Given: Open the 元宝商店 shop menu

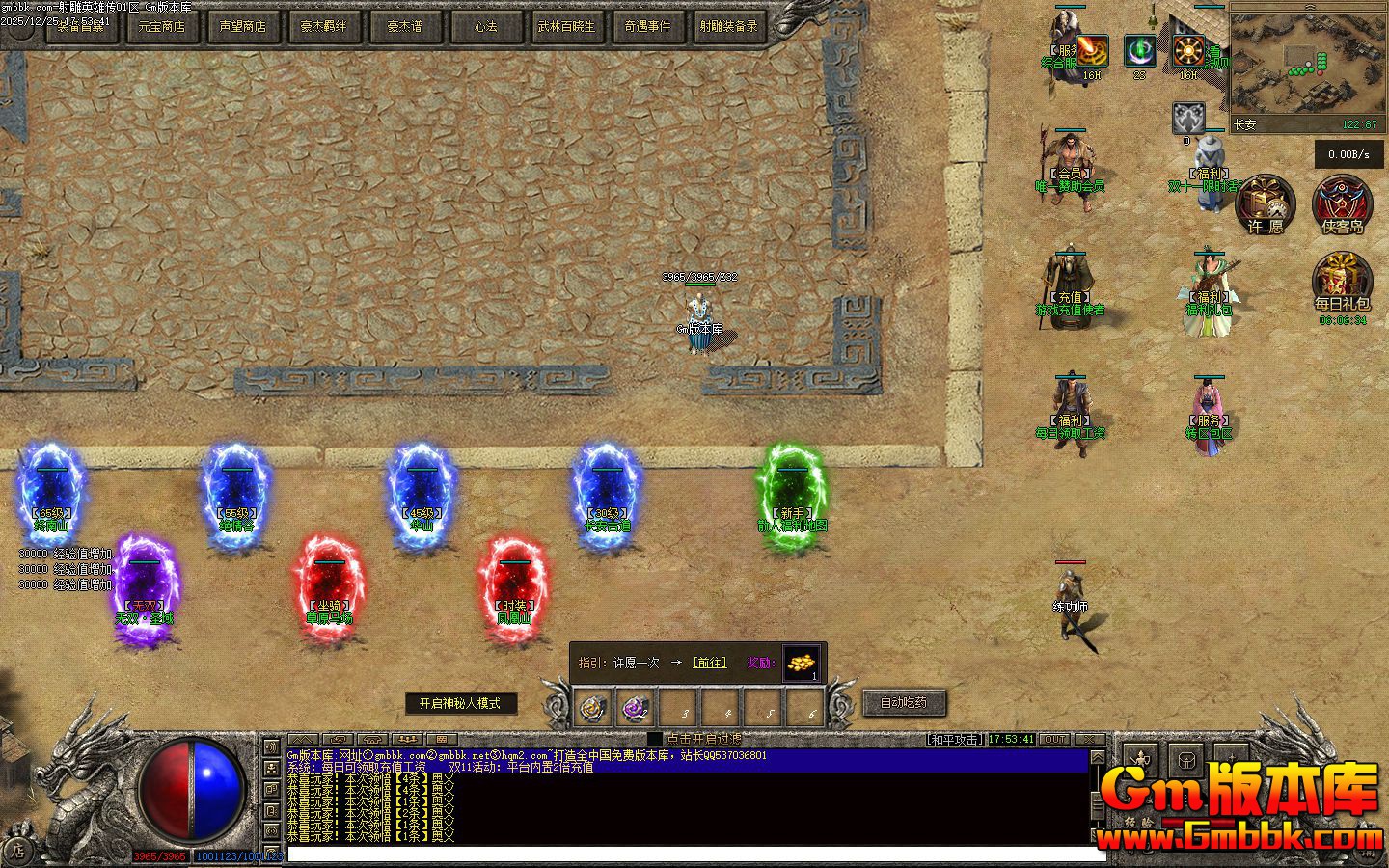Looking at the screenshot, I should pyautogui.click(x=162, y=27).
